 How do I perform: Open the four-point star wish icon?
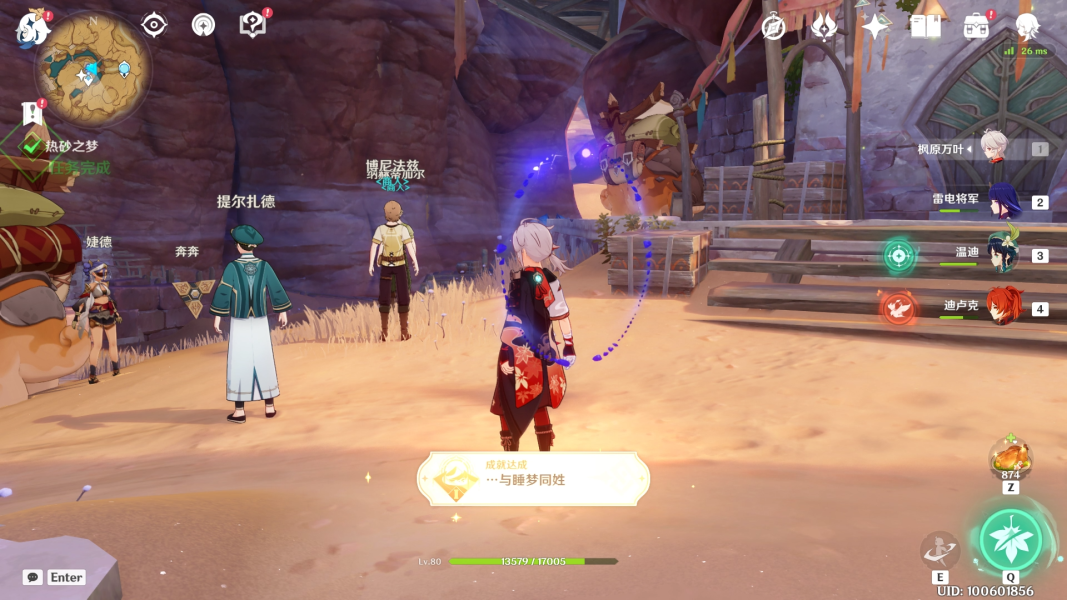875,27
